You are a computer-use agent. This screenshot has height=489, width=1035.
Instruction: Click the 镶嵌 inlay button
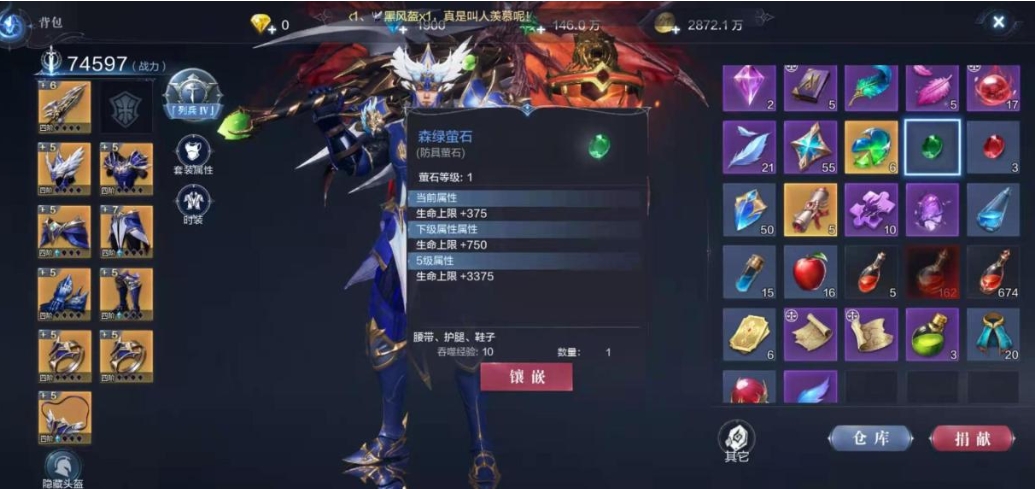click(526, 377)
